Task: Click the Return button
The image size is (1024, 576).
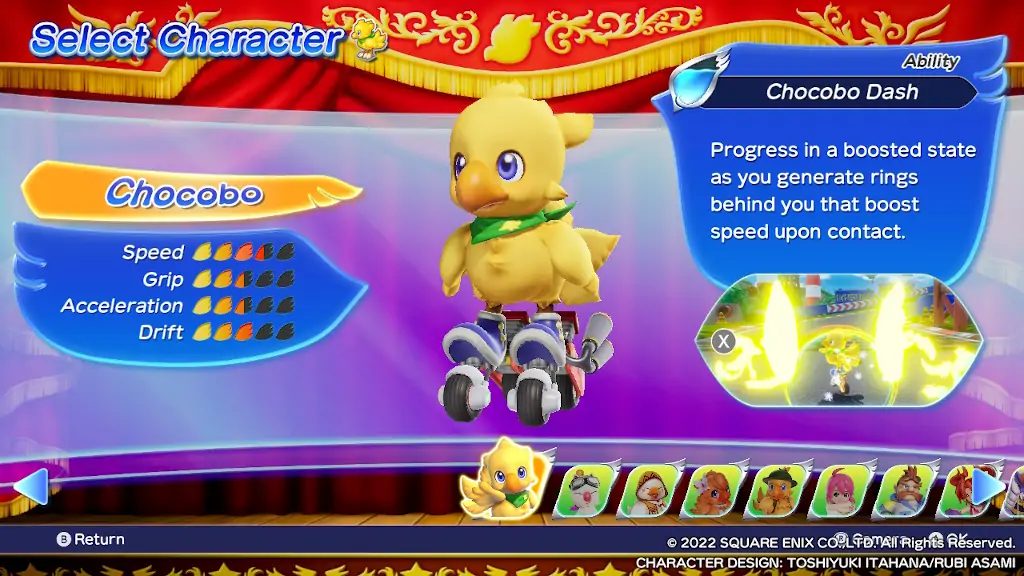Action: click(91, 539)
